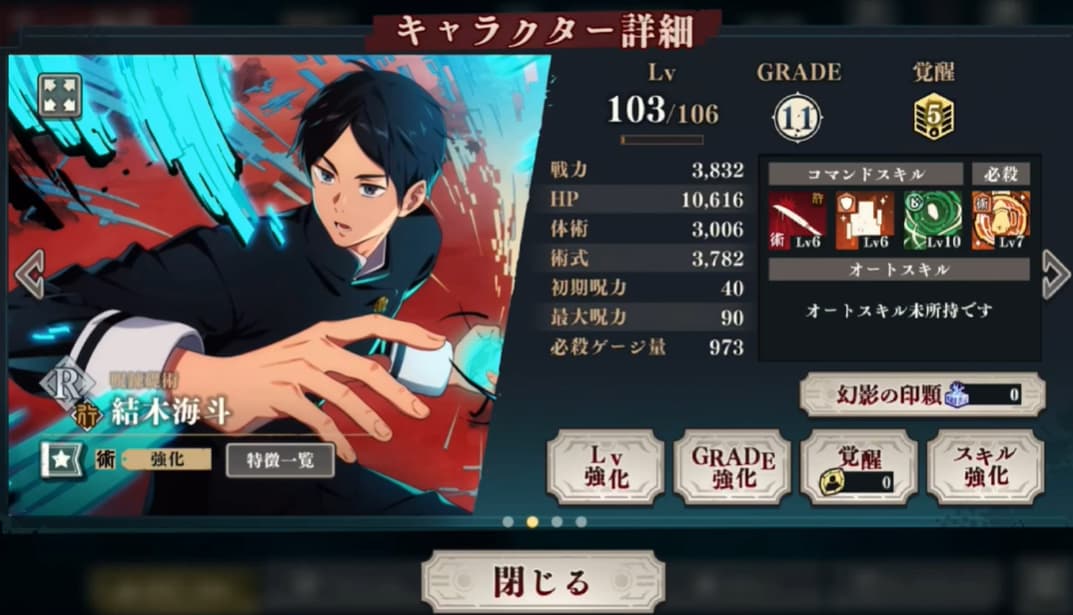Select the green spiral Lv10 command skill
The image size is (1073, 615).
(x=932, y=220)
